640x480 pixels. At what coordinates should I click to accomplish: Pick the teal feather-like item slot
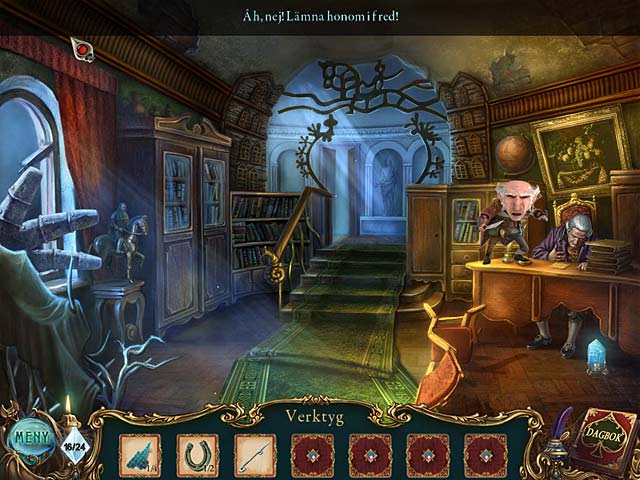[139, 454]
